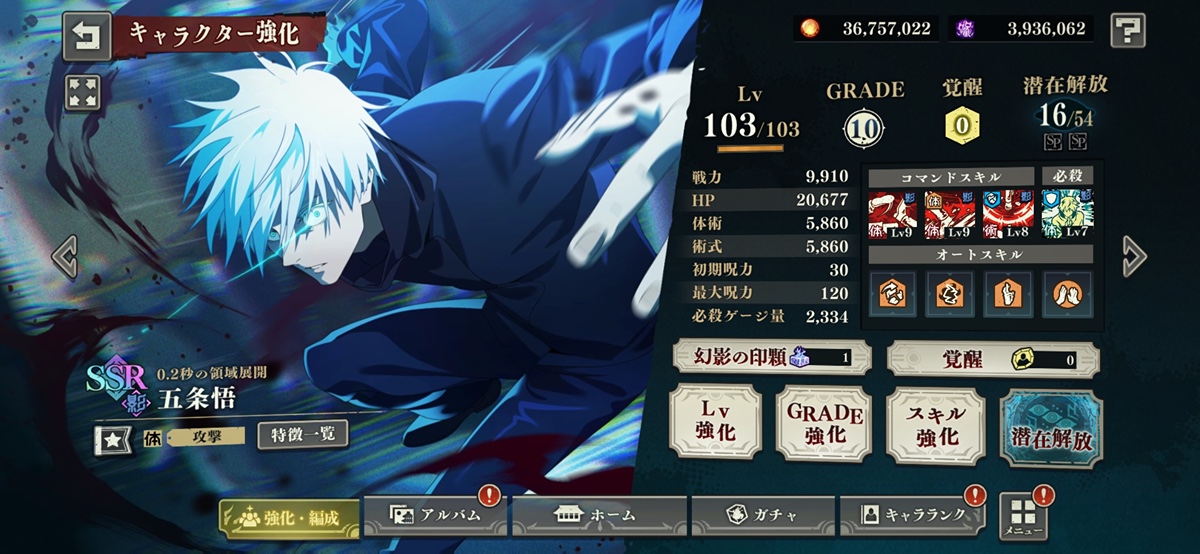Go to the ホーム home screen
1200x554 pixels.
pos(599,515)
